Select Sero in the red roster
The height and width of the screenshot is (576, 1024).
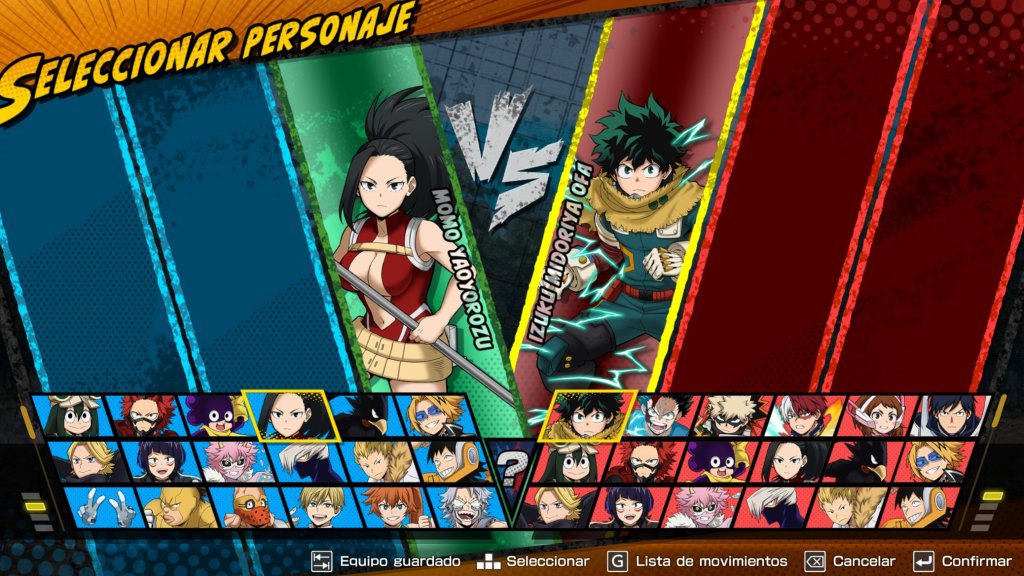[x=913, y=505]
